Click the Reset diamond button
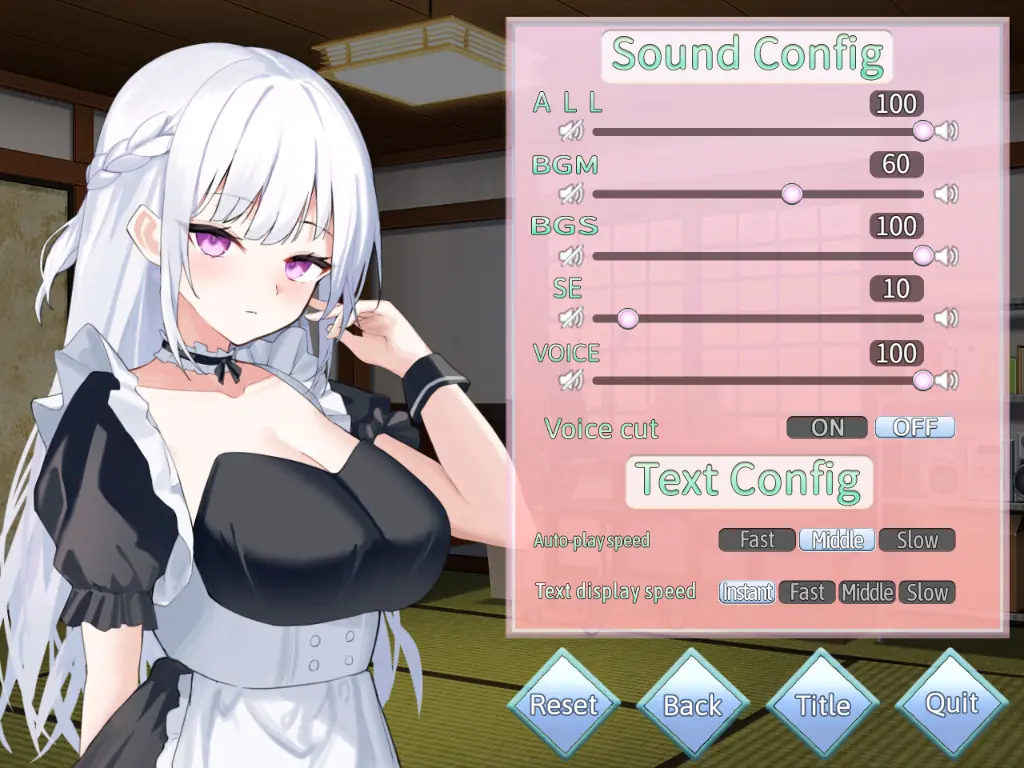Viewport: 1024px width, 768px height. (563, 705)
